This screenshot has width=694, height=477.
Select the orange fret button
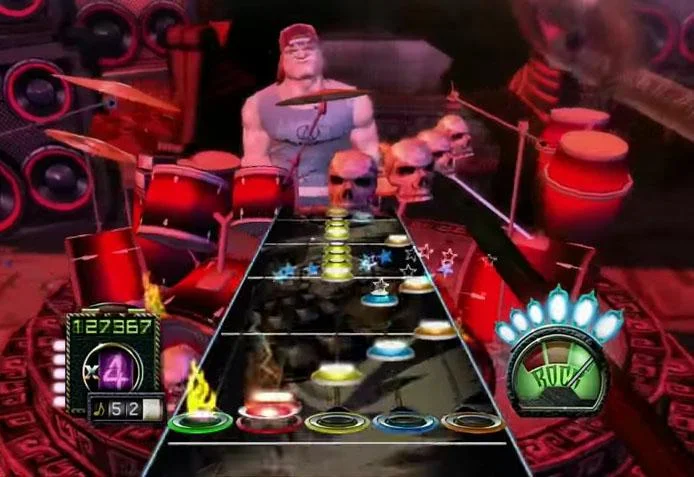(473, 422)
